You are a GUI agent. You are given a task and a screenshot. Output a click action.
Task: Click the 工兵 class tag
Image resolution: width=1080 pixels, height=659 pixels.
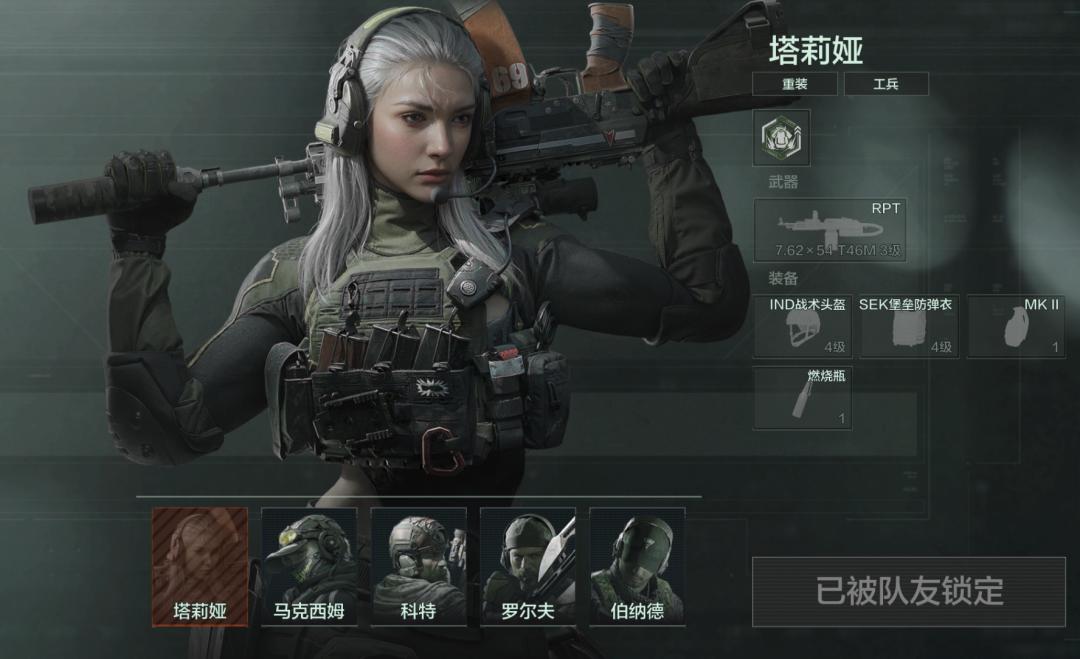[x=886, y=84]
